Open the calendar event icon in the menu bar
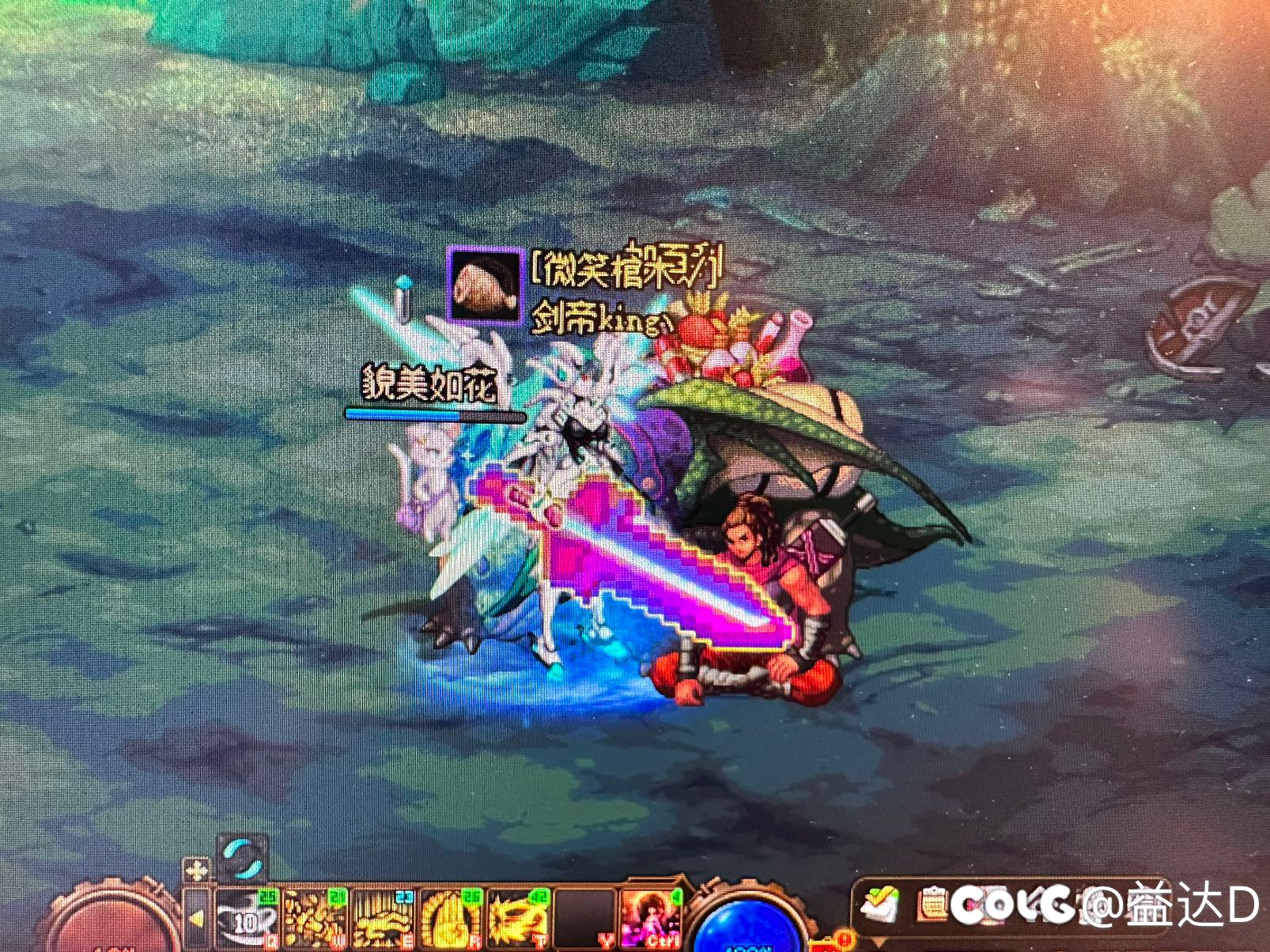1270x952 pixels. tap(932, 904)
